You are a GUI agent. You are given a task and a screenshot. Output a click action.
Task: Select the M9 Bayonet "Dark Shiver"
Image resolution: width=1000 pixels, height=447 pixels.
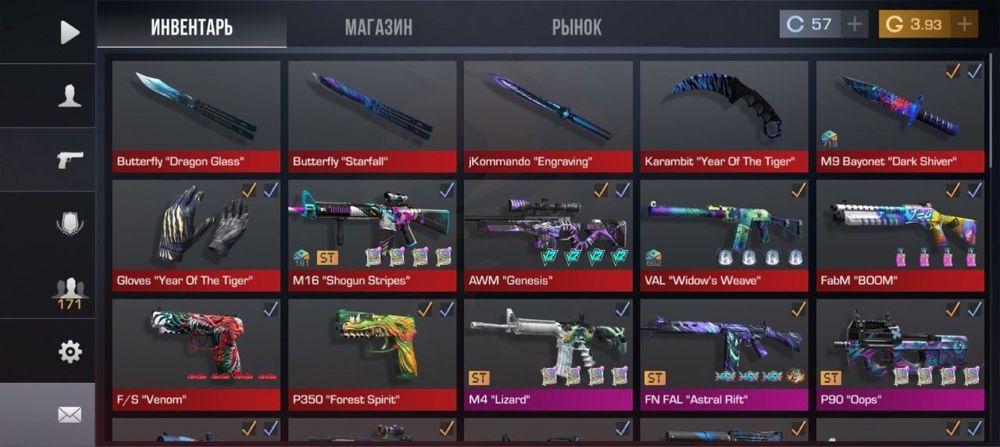(x=900, y=115)
